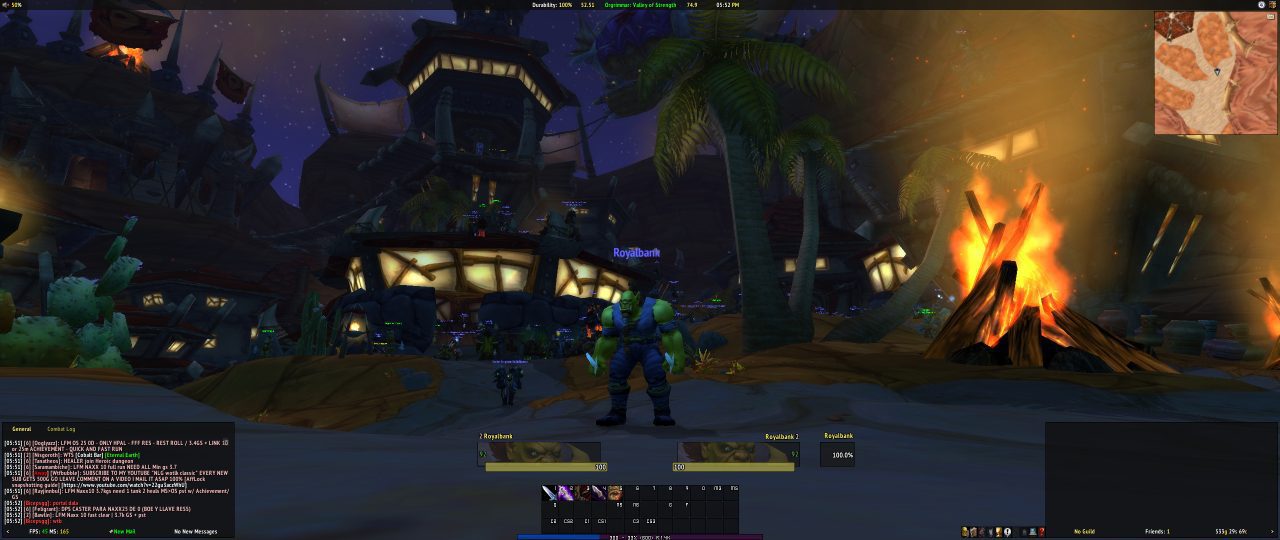Open the Combat Log tab
Viewport: 1280px width, 540px height.
[x=61, y=429]
